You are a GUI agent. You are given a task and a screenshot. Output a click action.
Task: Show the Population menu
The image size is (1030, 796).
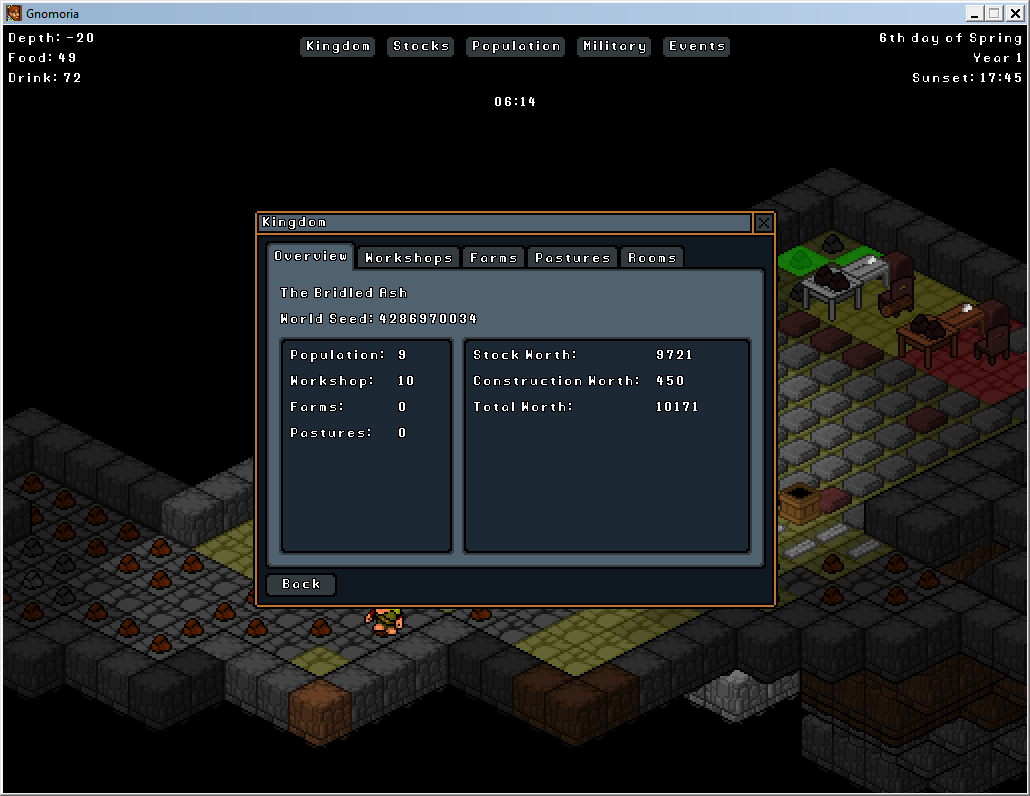pyautogui.click(x=515, y=46)
